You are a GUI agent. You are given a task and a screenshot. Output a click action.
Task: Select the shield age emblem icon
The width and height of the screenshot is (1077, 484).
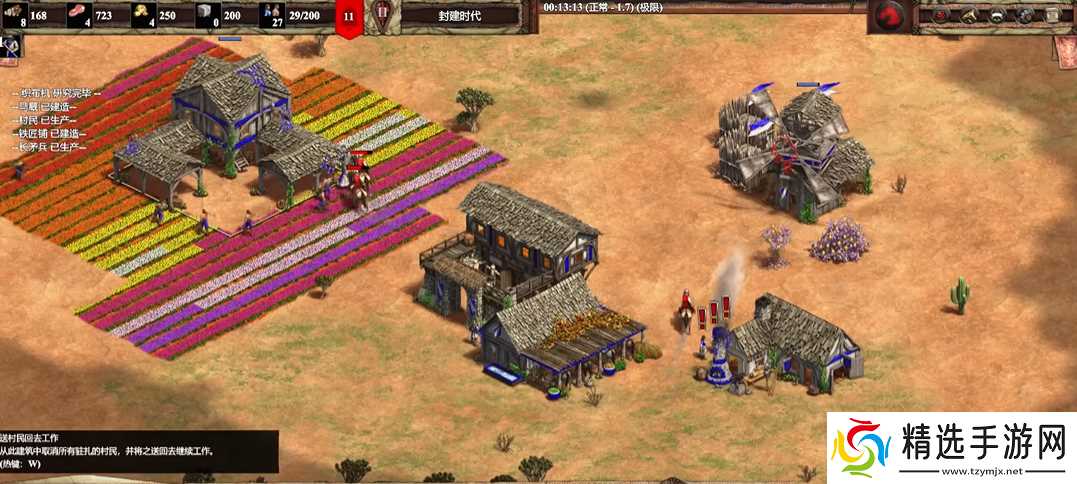[x=380, y=15]
